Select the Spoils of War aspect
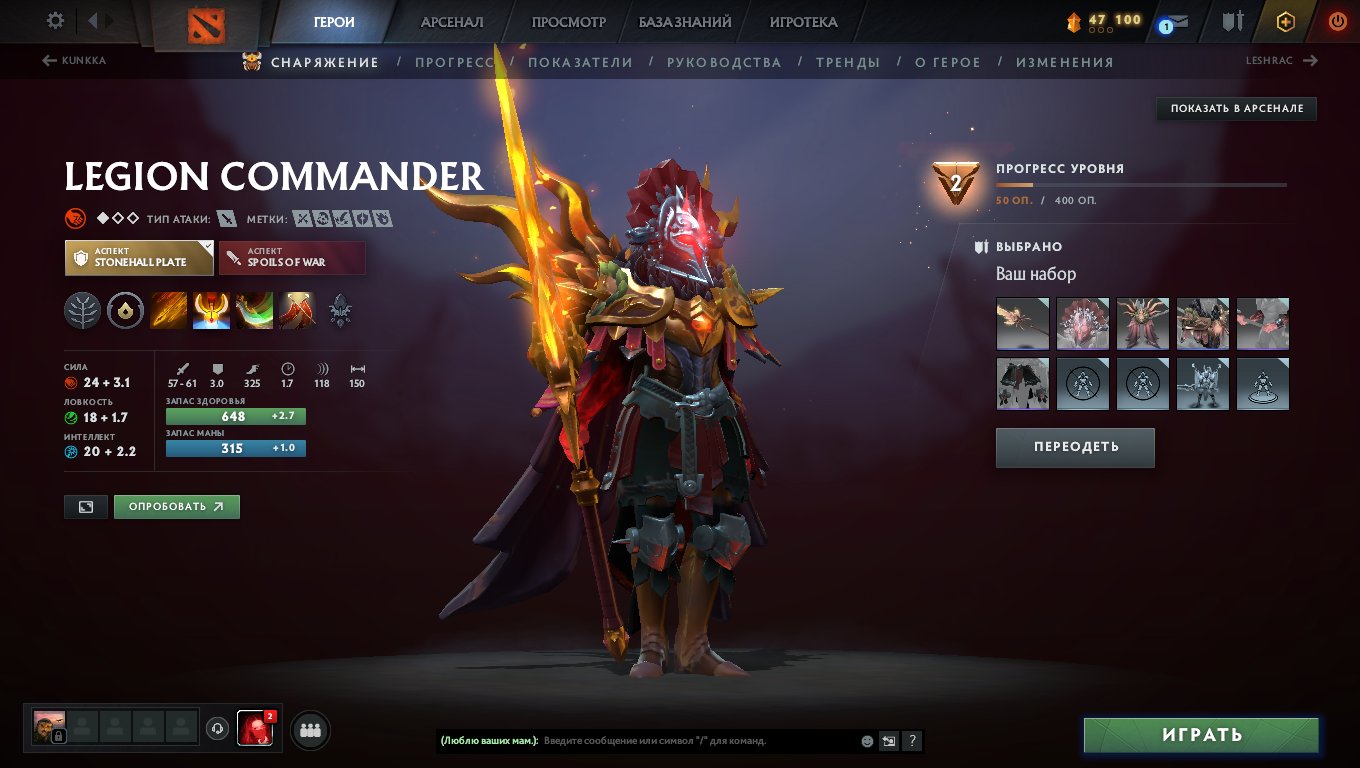The image size is (1360, 768). pyautogui.click(x=292, y=257)
